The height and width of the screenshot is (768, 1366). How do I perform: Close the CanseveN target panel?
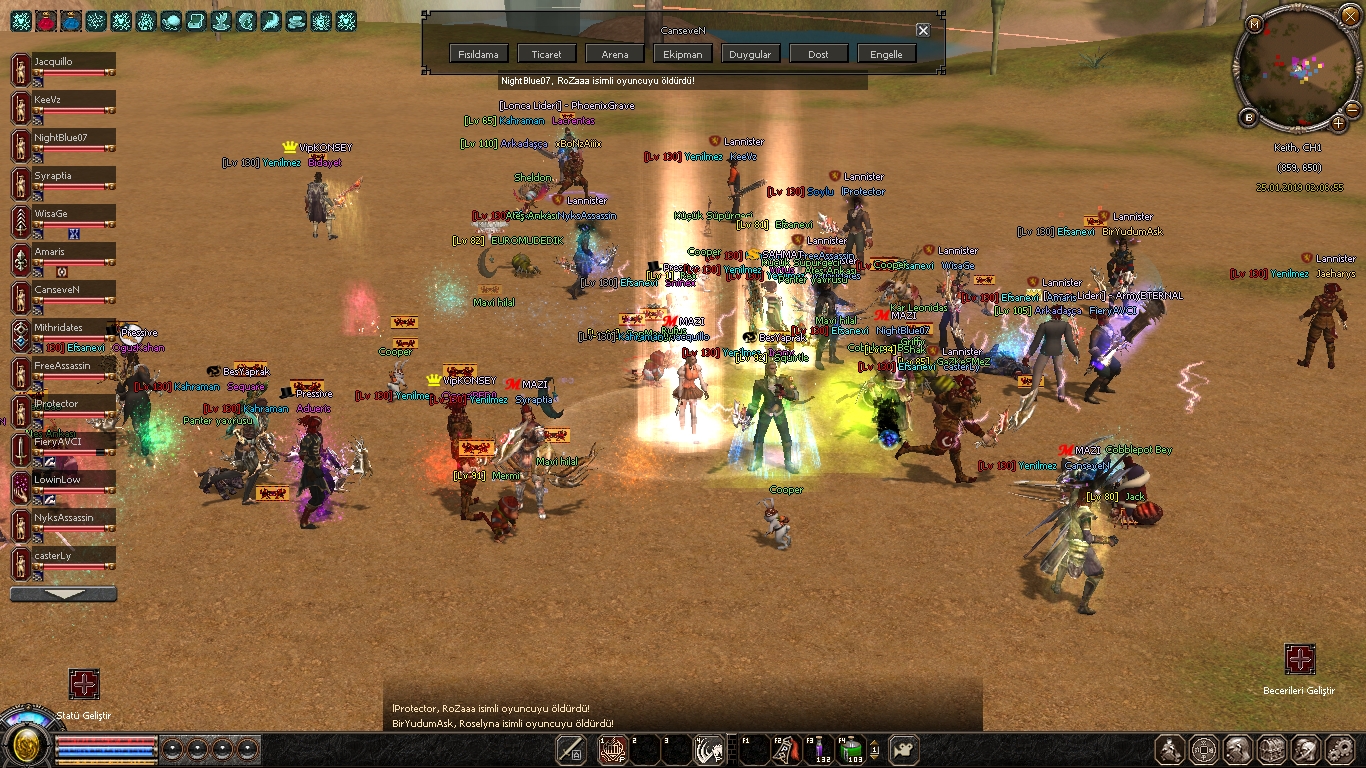pos(923,30)
